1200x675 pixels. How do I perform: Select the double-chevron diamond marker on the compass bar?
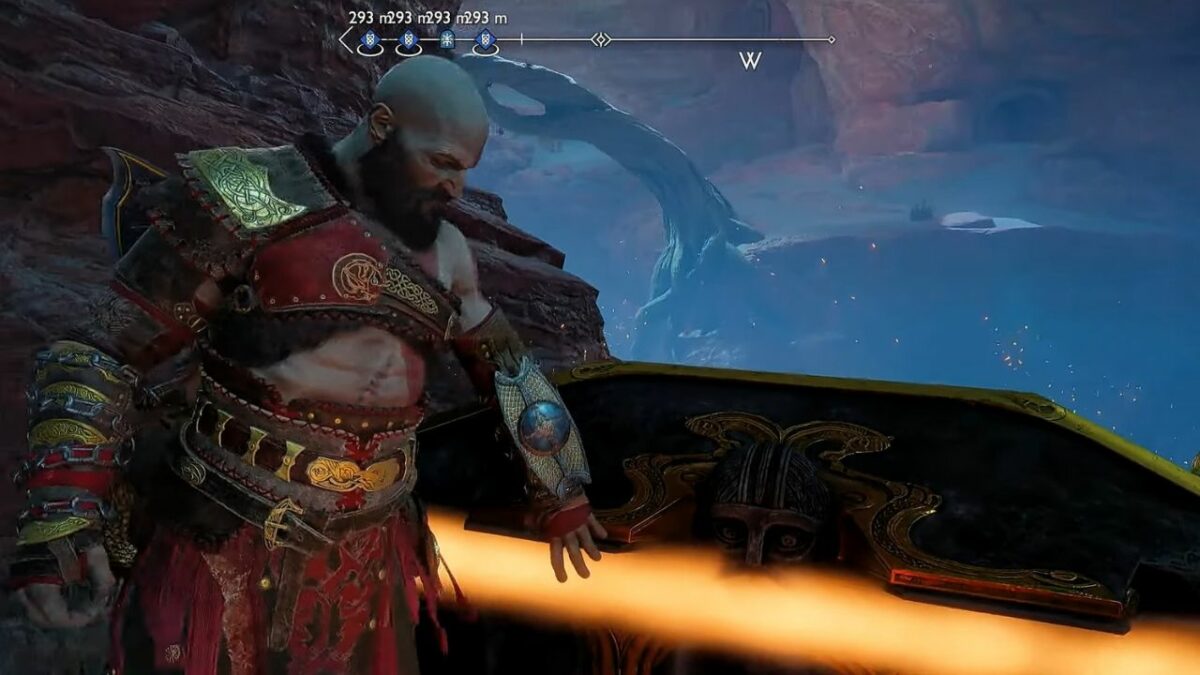pos(600,40)
